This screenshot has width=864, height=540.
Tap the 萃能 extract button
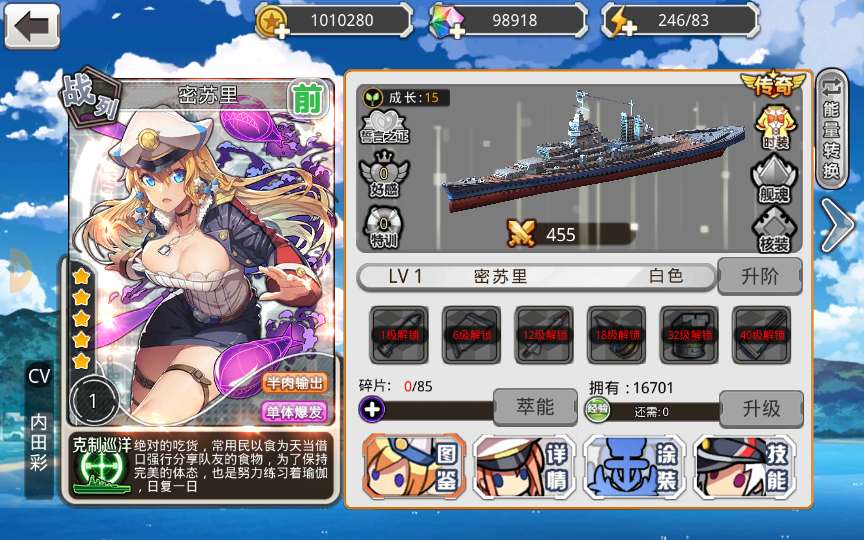[x=535, y=408]
